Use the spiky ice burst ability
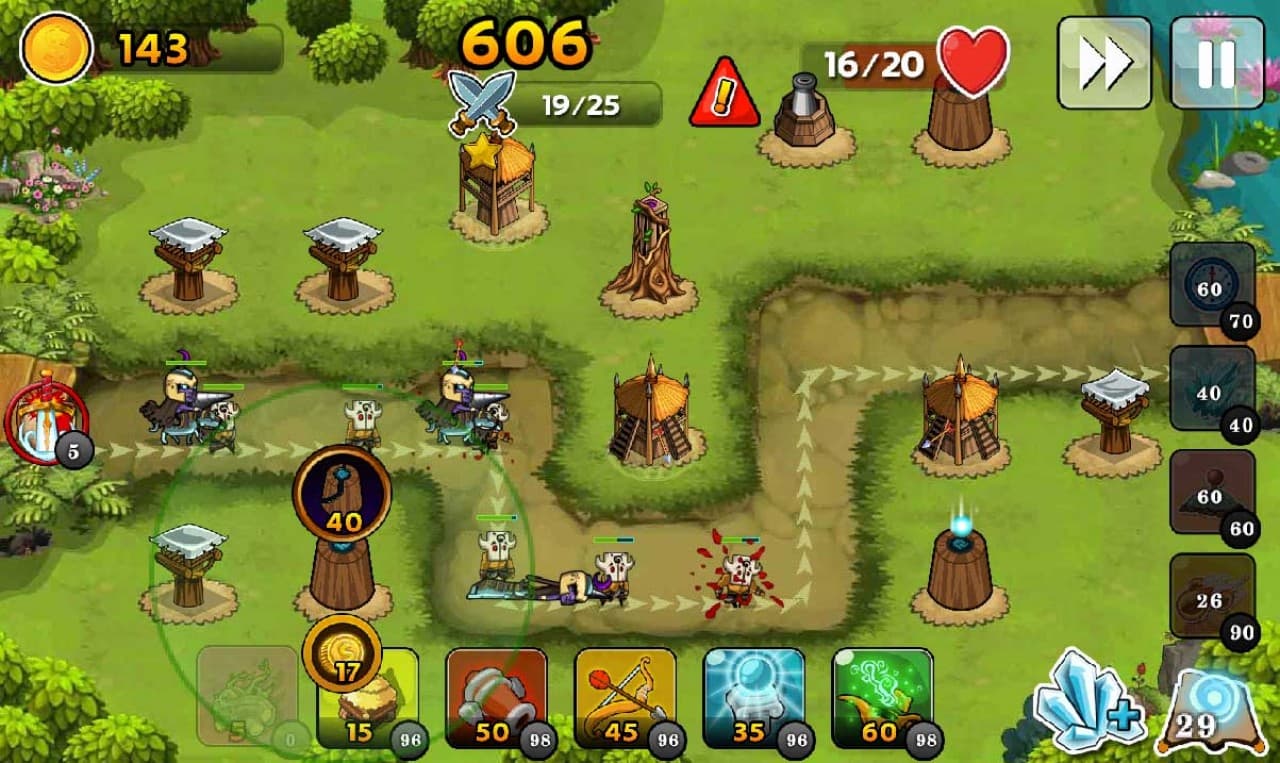 click(1211, 388)
